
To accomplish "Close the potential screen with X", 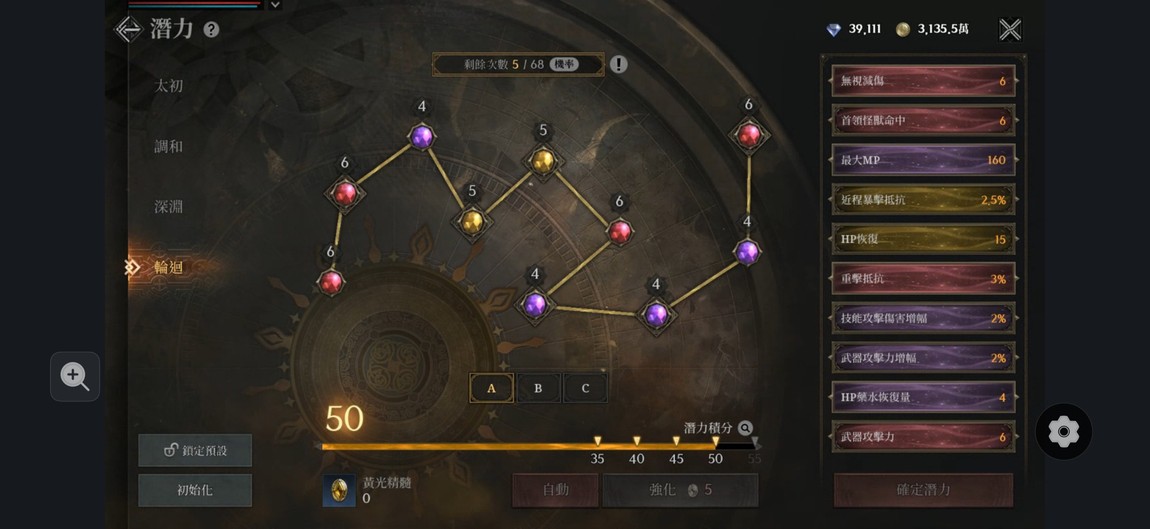I will [1010, 29].
